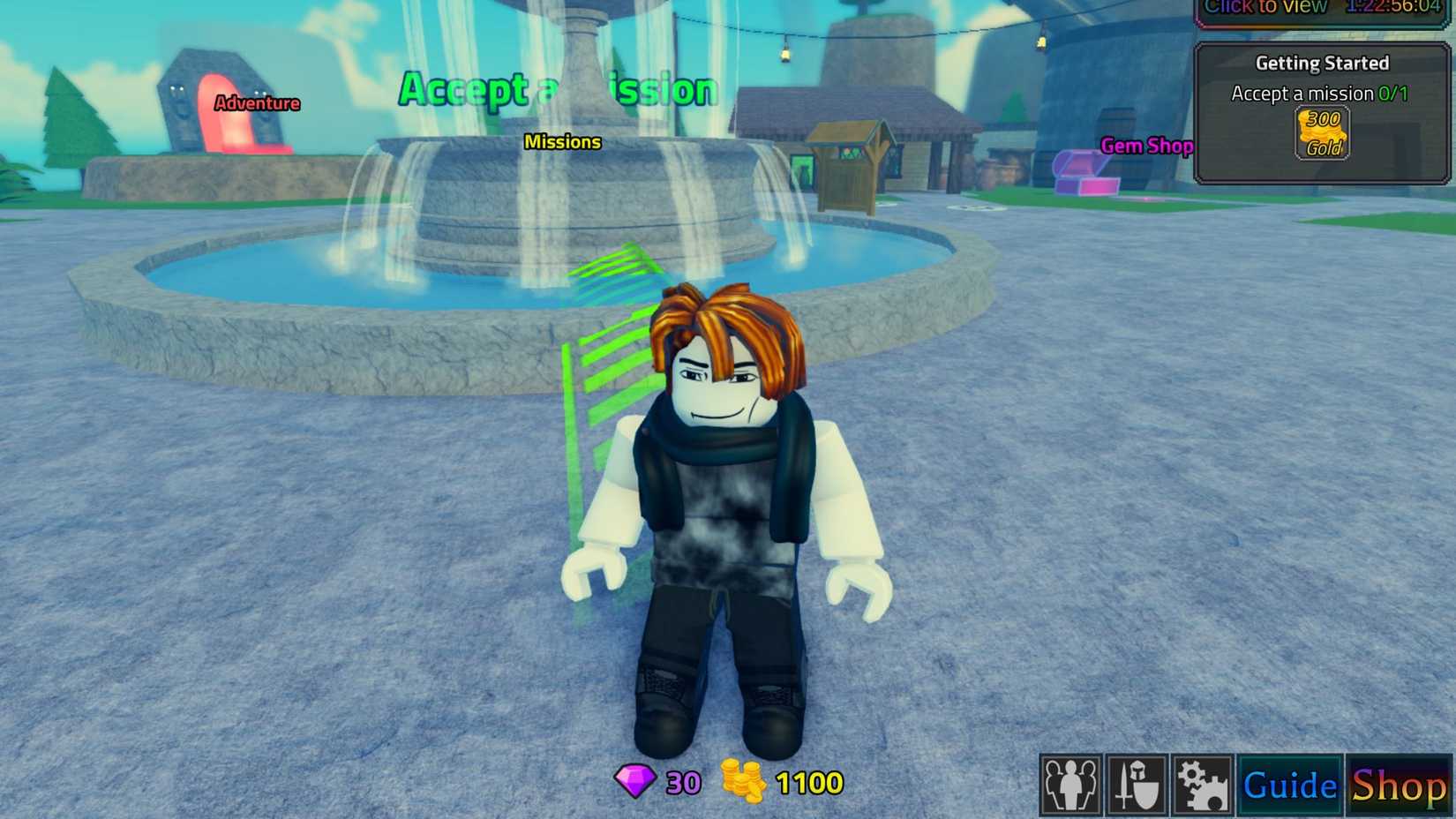Click the gem counter icon
Screen dimensions: 1456x819
[x=636, y=782]
